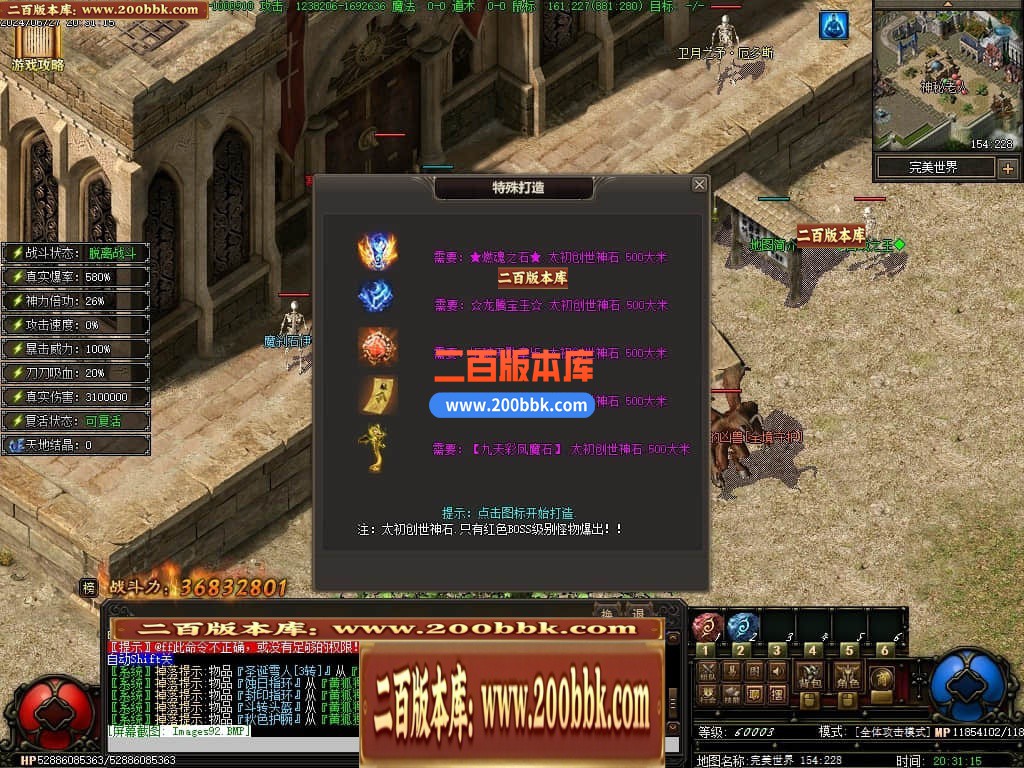The width and height of the screenshot is (1024, 768).
Task: Open the 聊 chat button
Action: point(755,693)
